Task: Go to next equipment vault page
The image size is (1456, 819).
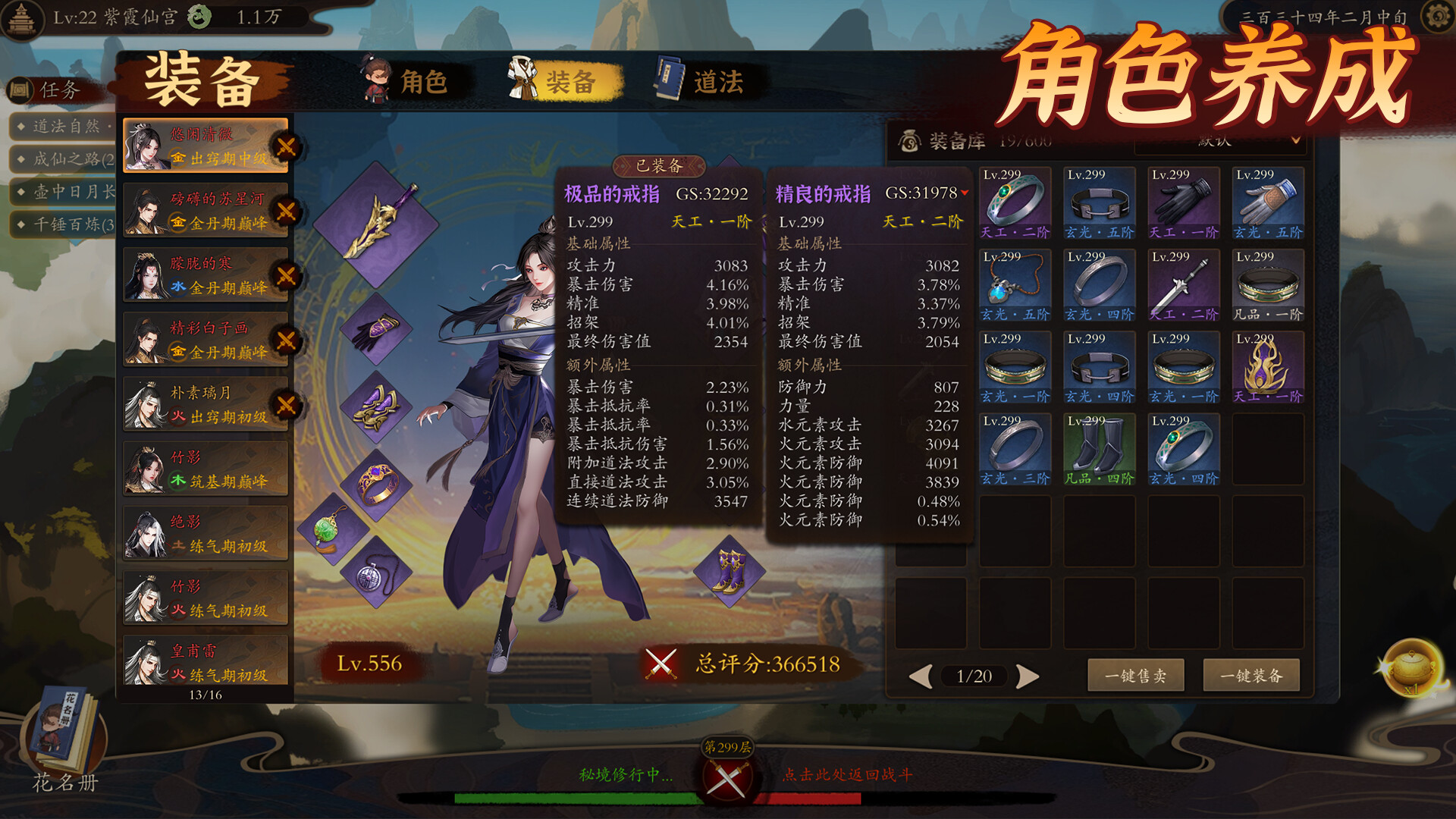Action: pyautogui.click(x=1028, y=676)
